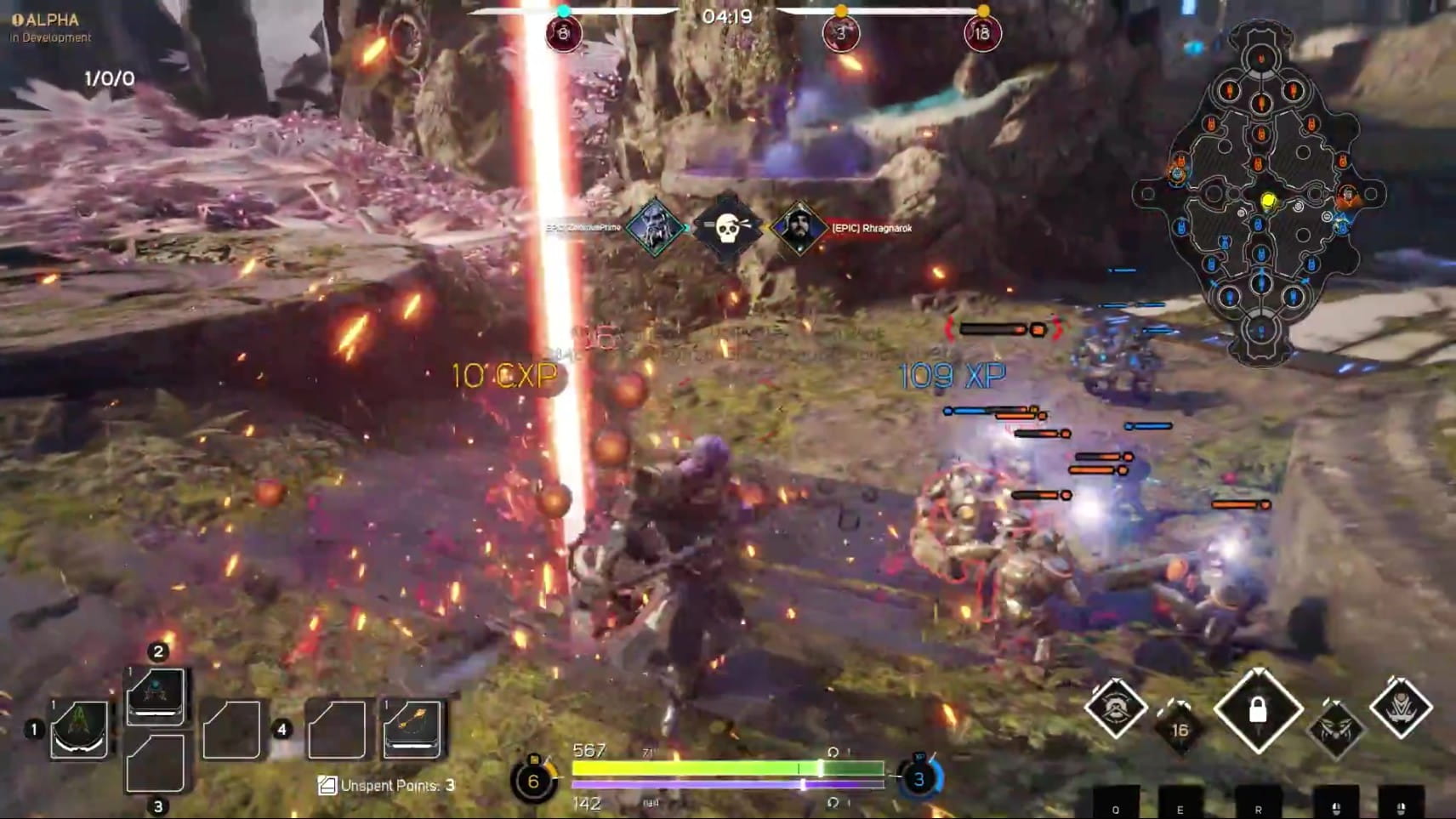
Task: Activate the chevron armor ability icon
Action: coord(1401,708)
